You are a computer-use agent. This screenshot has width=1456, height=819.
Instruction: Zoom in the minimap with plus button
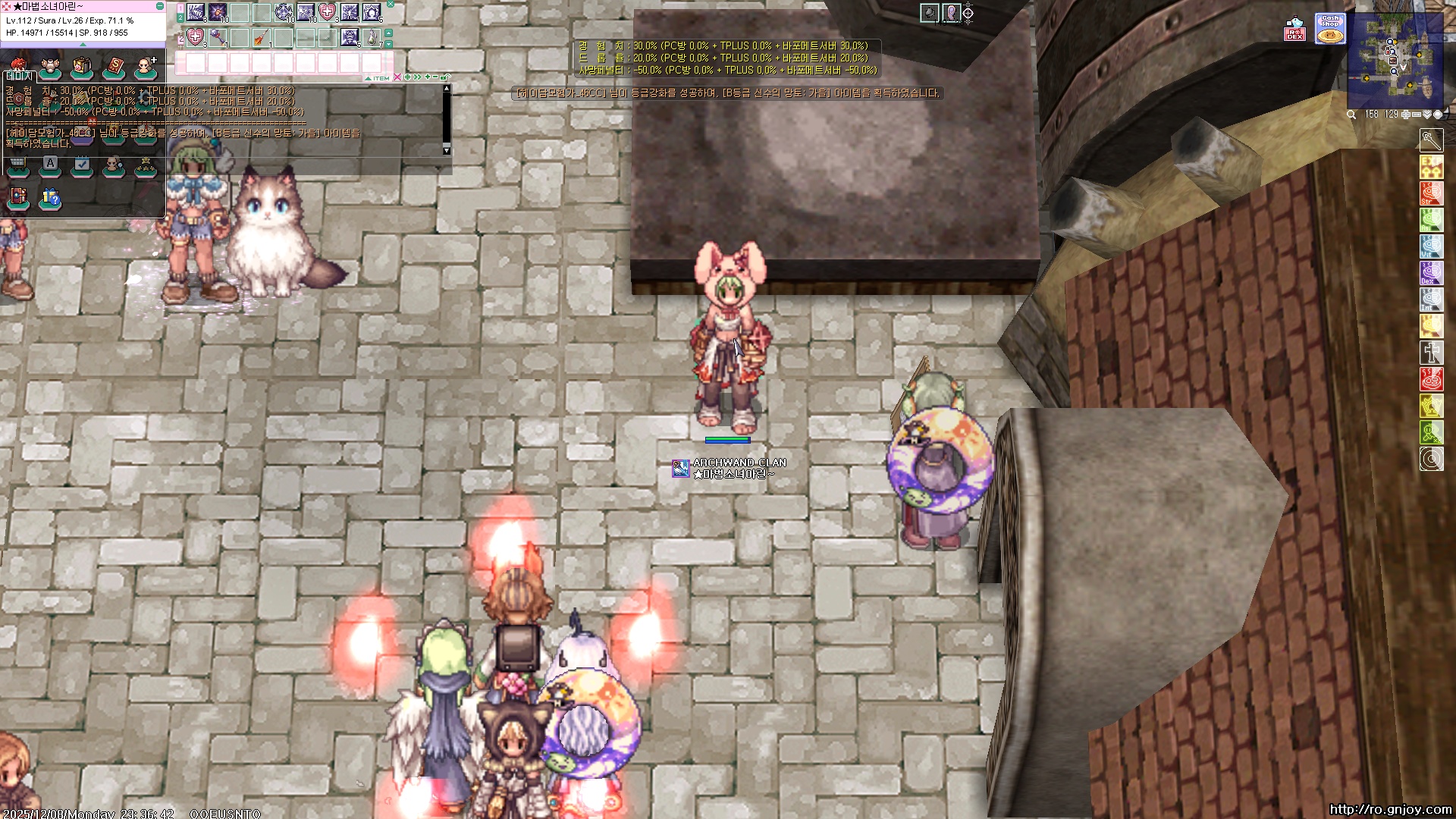1405,115
